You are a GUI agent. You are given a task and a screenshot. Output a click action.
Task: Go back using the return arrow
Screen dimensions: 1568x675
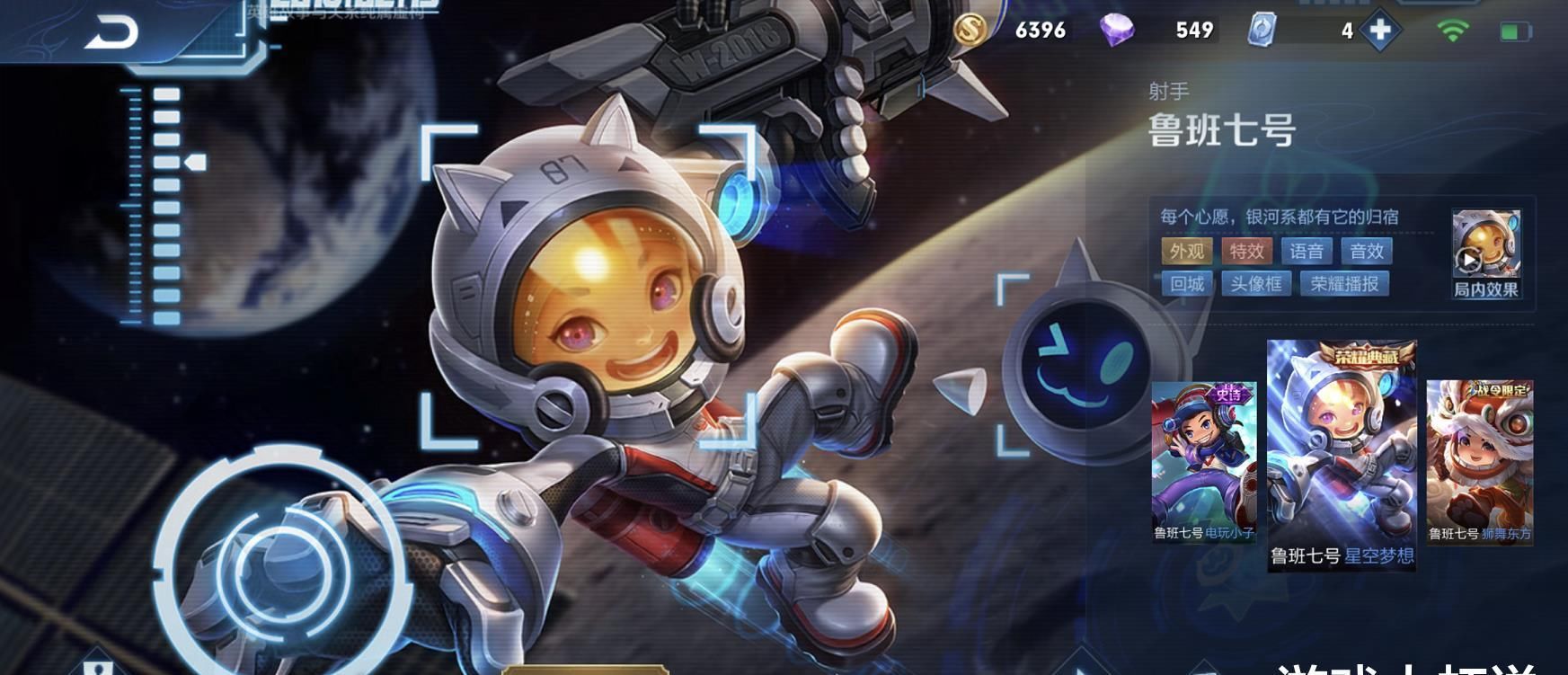tap(111, 32)
